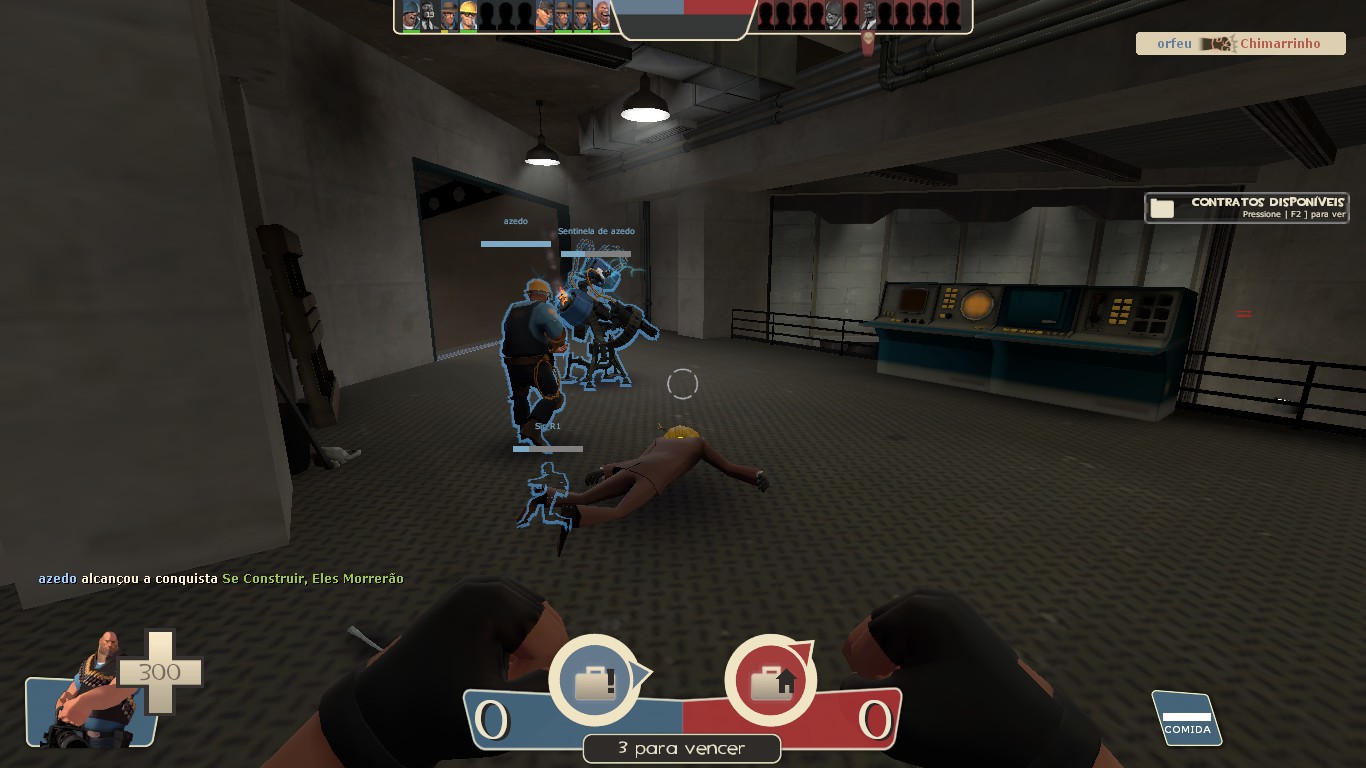Select the Heavy class portrait
The width and height of the screenshot is (1366, 768).
pyautogui.click(x=92, y=692)
